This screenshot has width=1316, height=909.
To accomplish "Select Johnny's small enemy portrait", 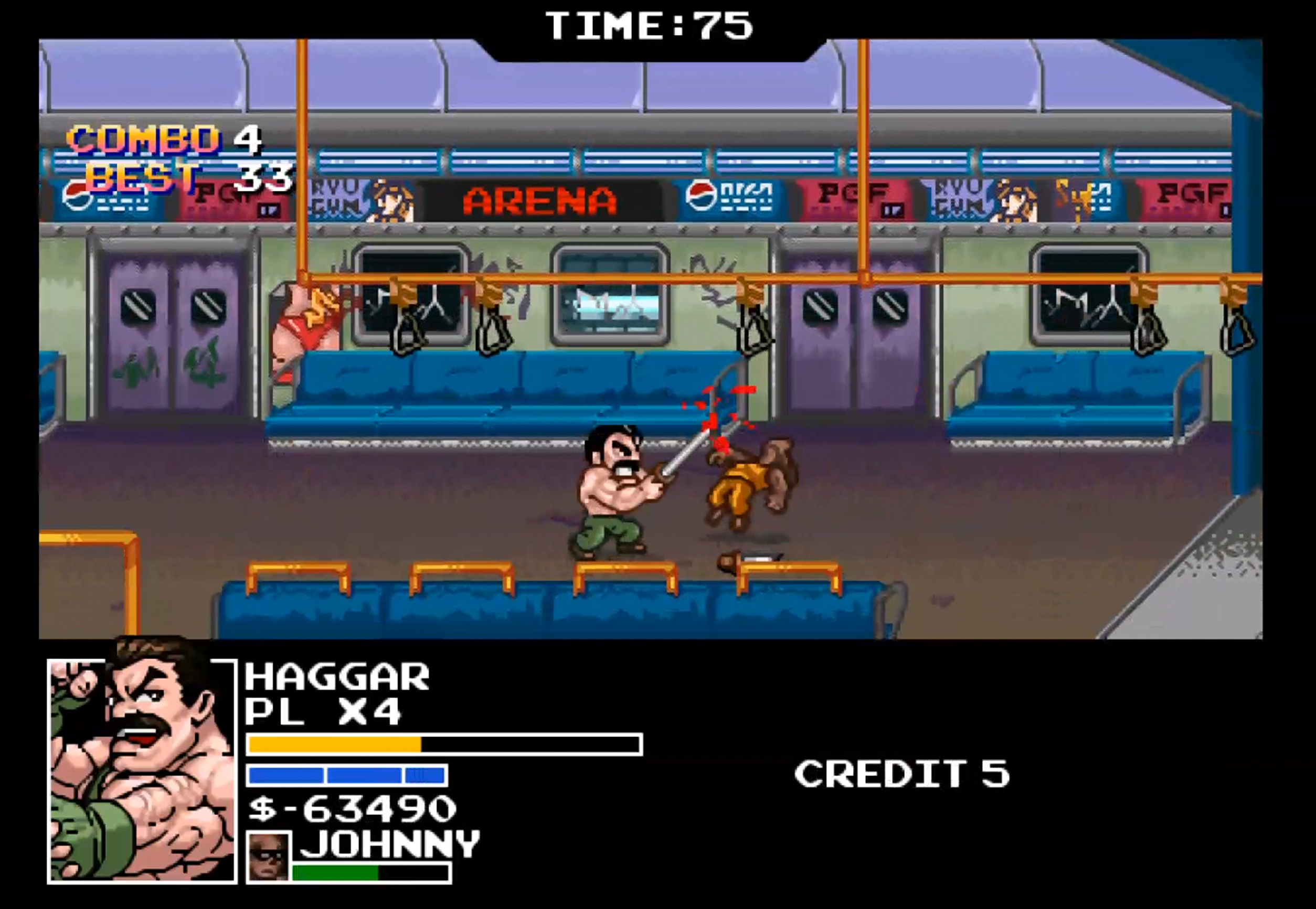I will [x=268, y=857].
